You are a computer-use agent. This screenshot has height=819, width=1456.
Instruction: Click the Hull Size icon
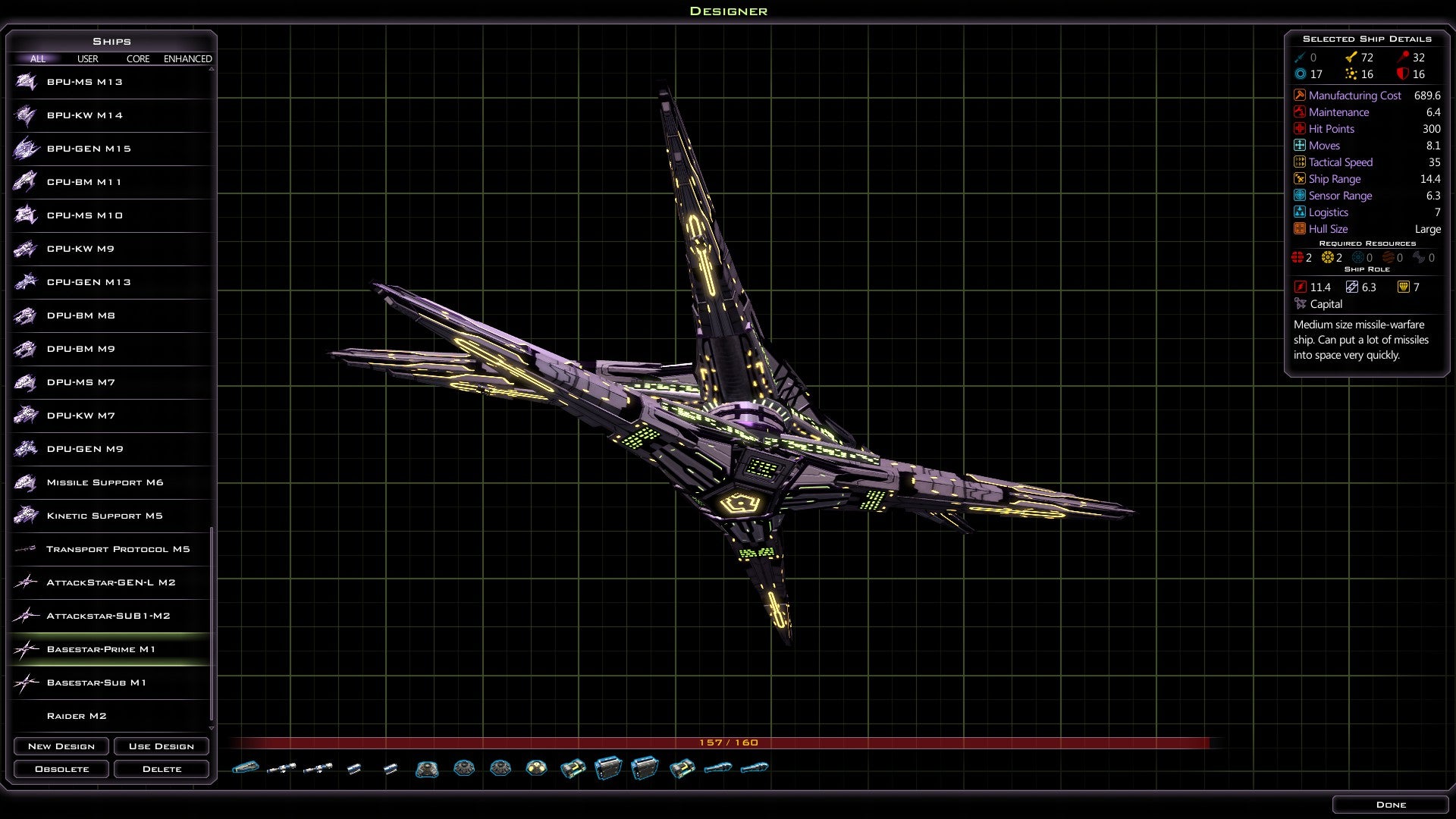[x=1299, y=229]
